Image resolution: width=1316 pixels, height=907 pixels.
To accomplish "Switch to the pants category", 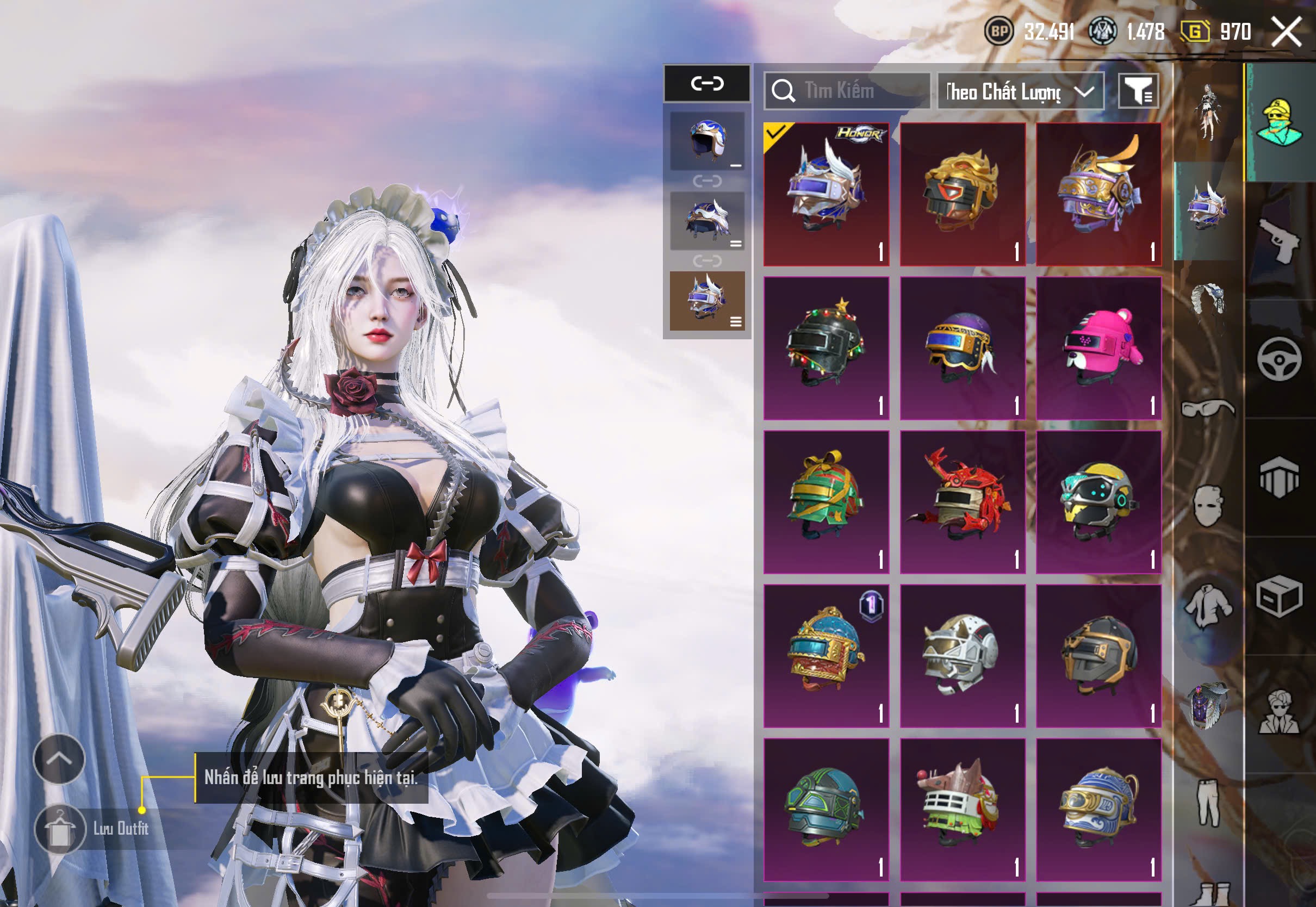I will (1207, 803).
